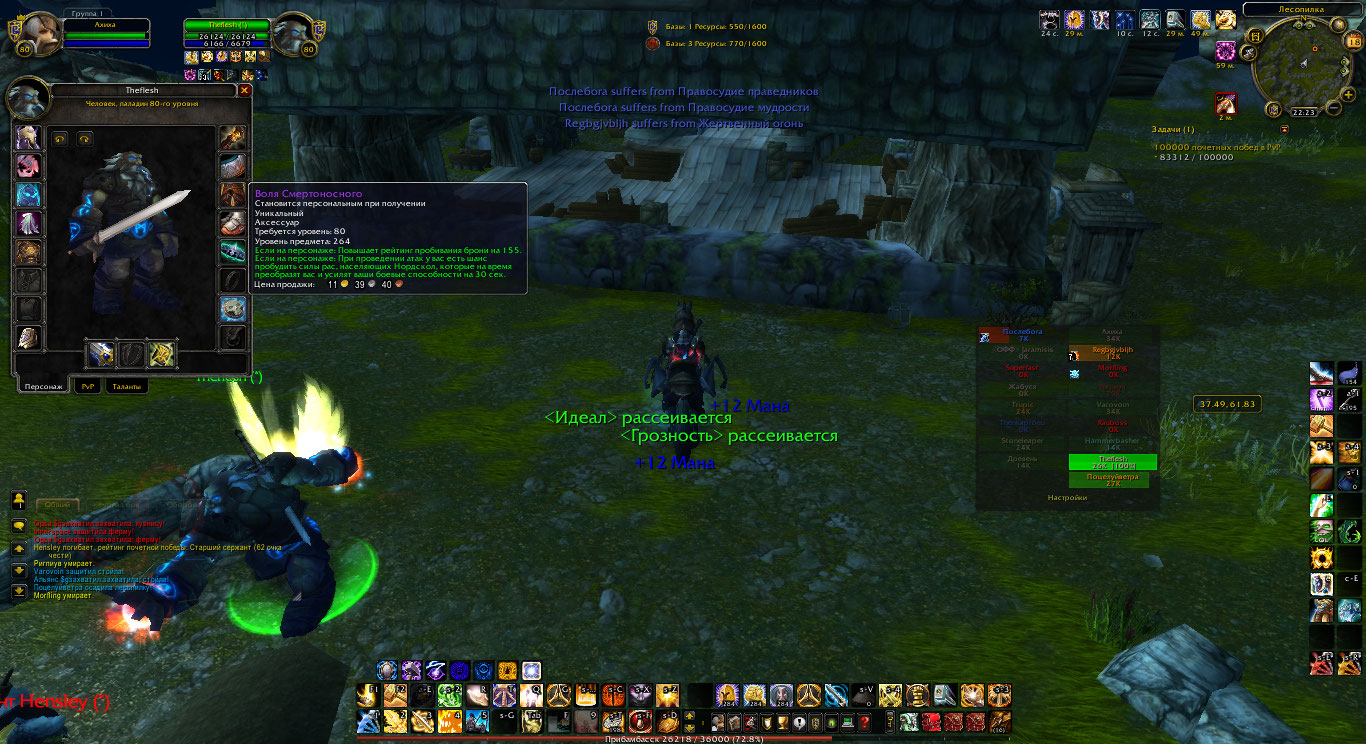The height and width of the screenshot is (744, 1366).
Task: Select the main-hand weapon equipment slot
Action: 100,354
